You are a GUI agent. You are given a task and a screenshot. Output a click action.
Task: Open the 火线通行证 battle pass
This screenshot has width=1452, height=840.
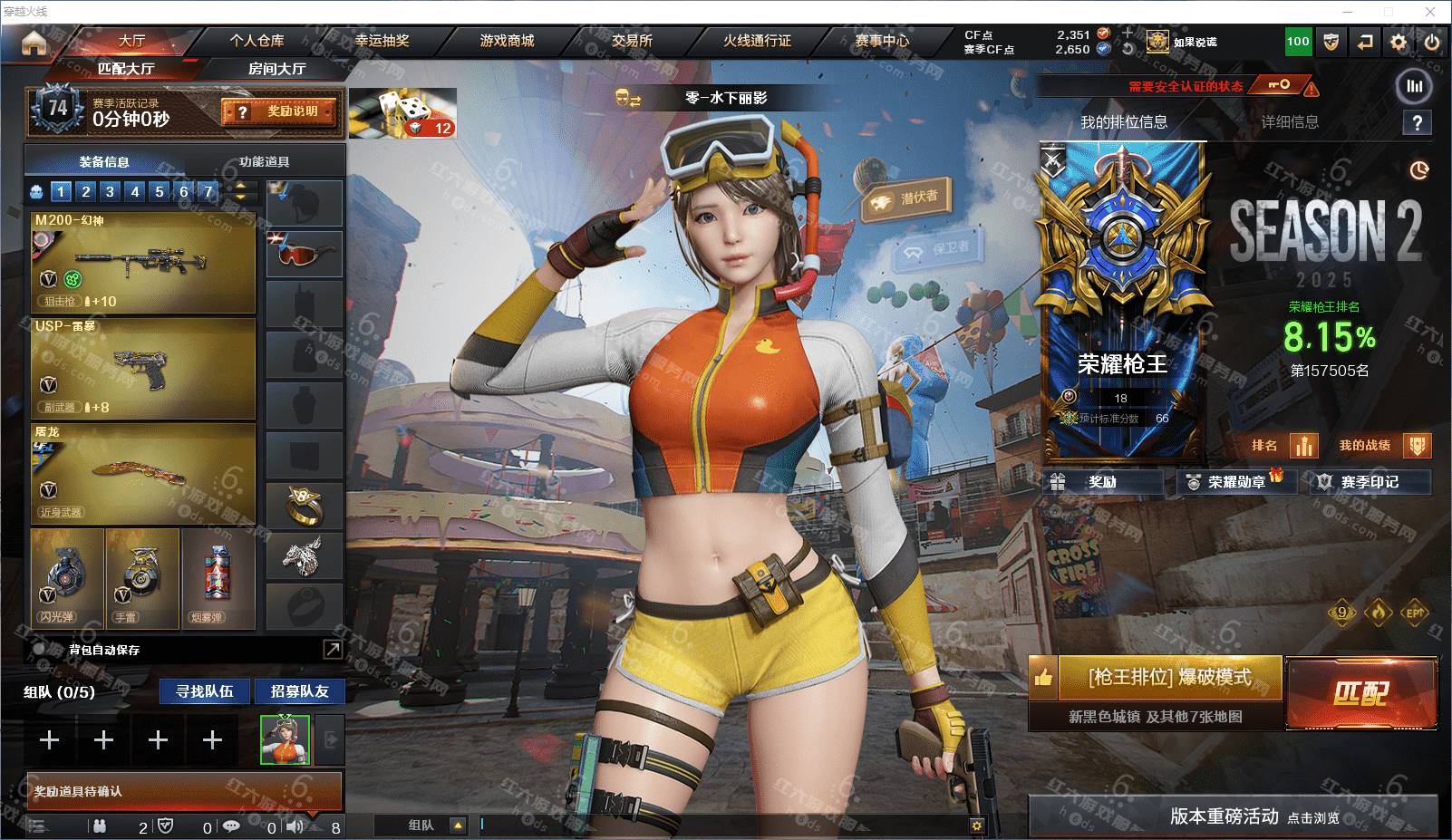point(757,41)
